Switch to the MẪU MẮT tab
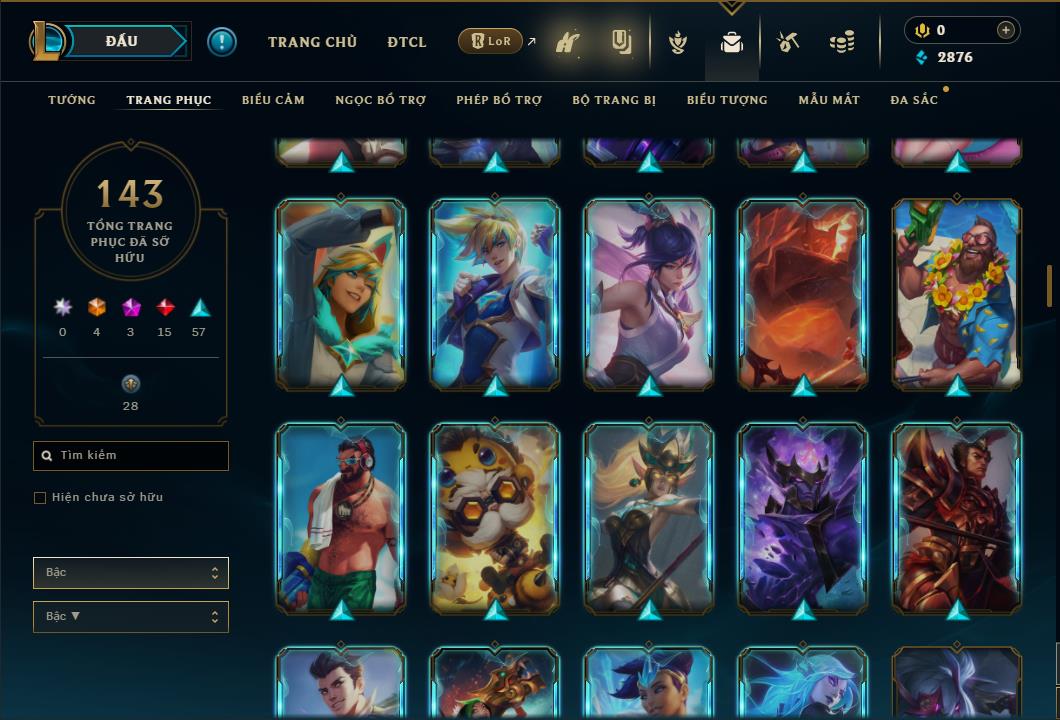The image size is (1060, 720). click(x=829, y=100)
